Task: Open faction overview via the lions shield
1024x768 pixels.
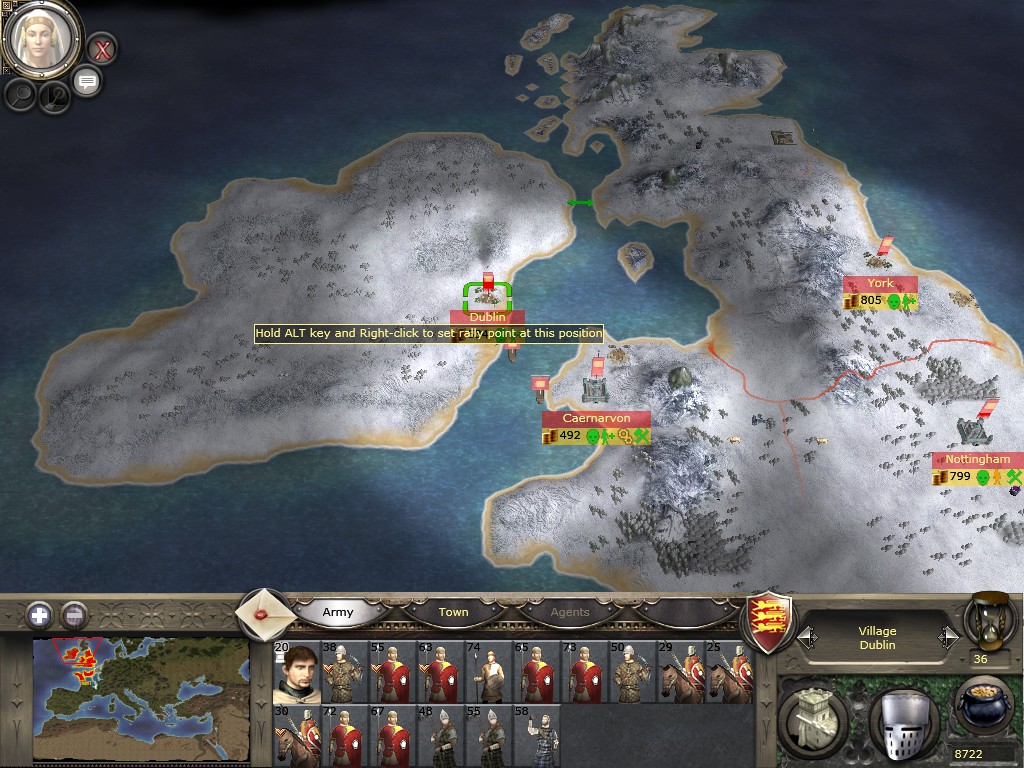Action: click(771, 618)
